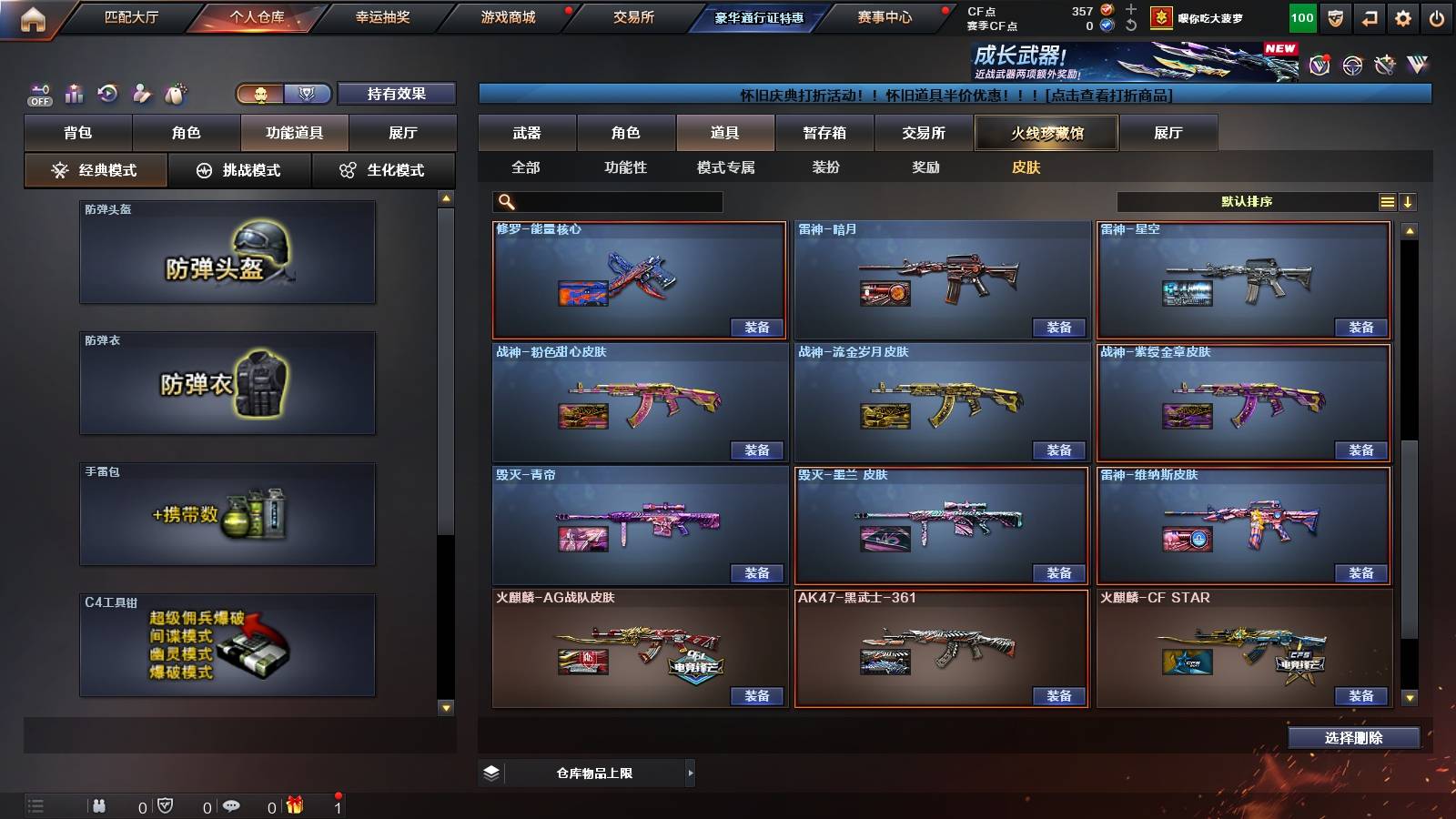Click the CF shield icon next to the gear

(1335, 16)
